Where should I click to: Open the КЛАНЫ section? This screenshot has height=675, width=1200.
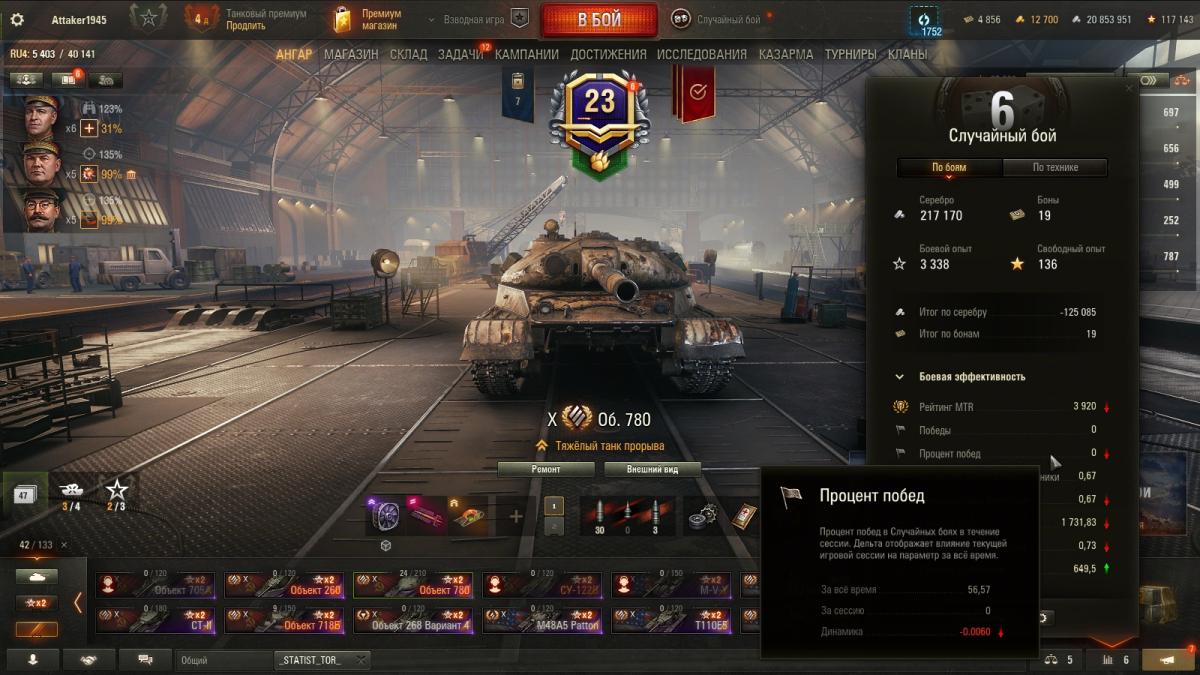pos(907,55)
